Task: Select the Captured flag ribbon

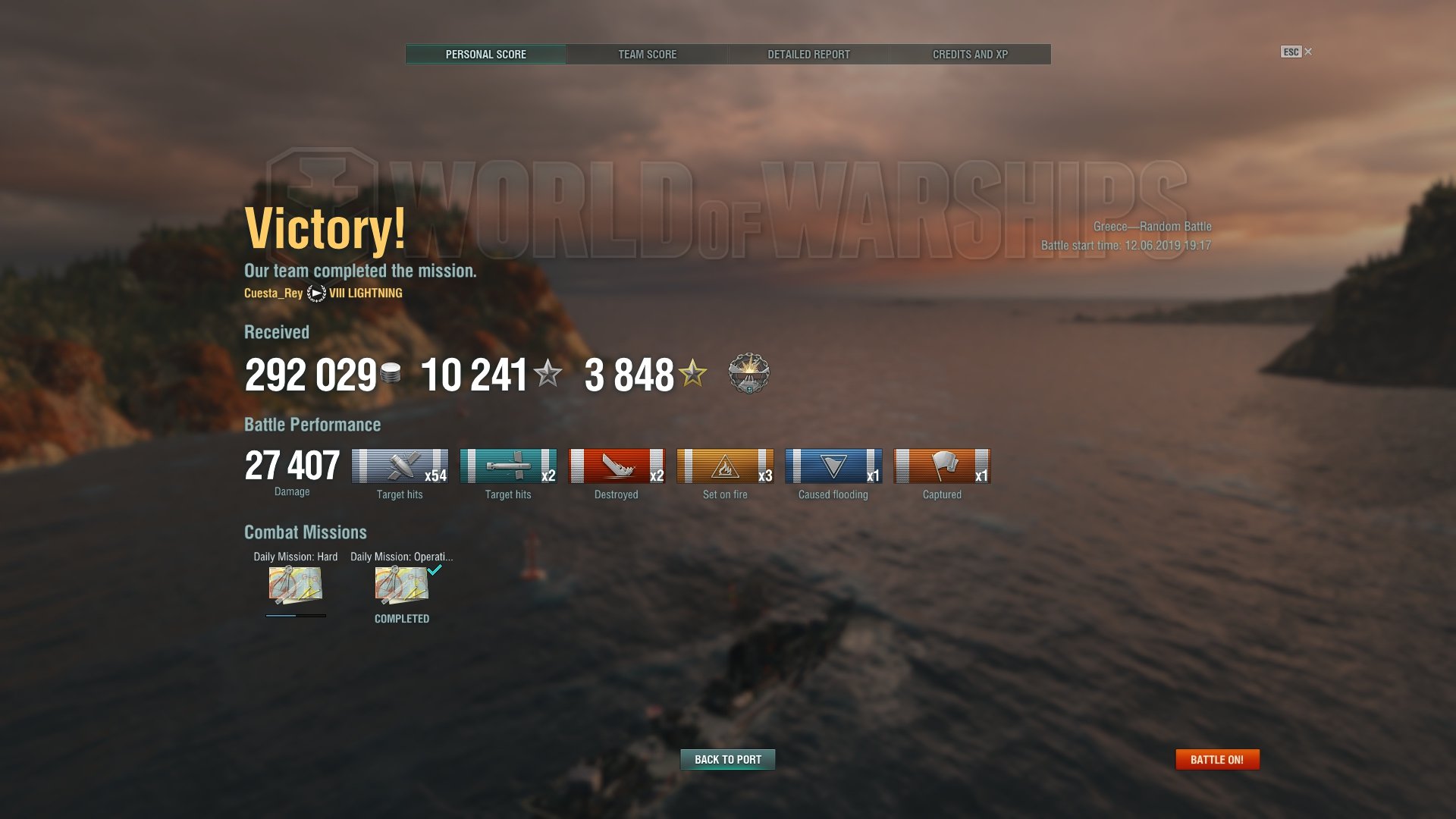Action: click(942, 466)
